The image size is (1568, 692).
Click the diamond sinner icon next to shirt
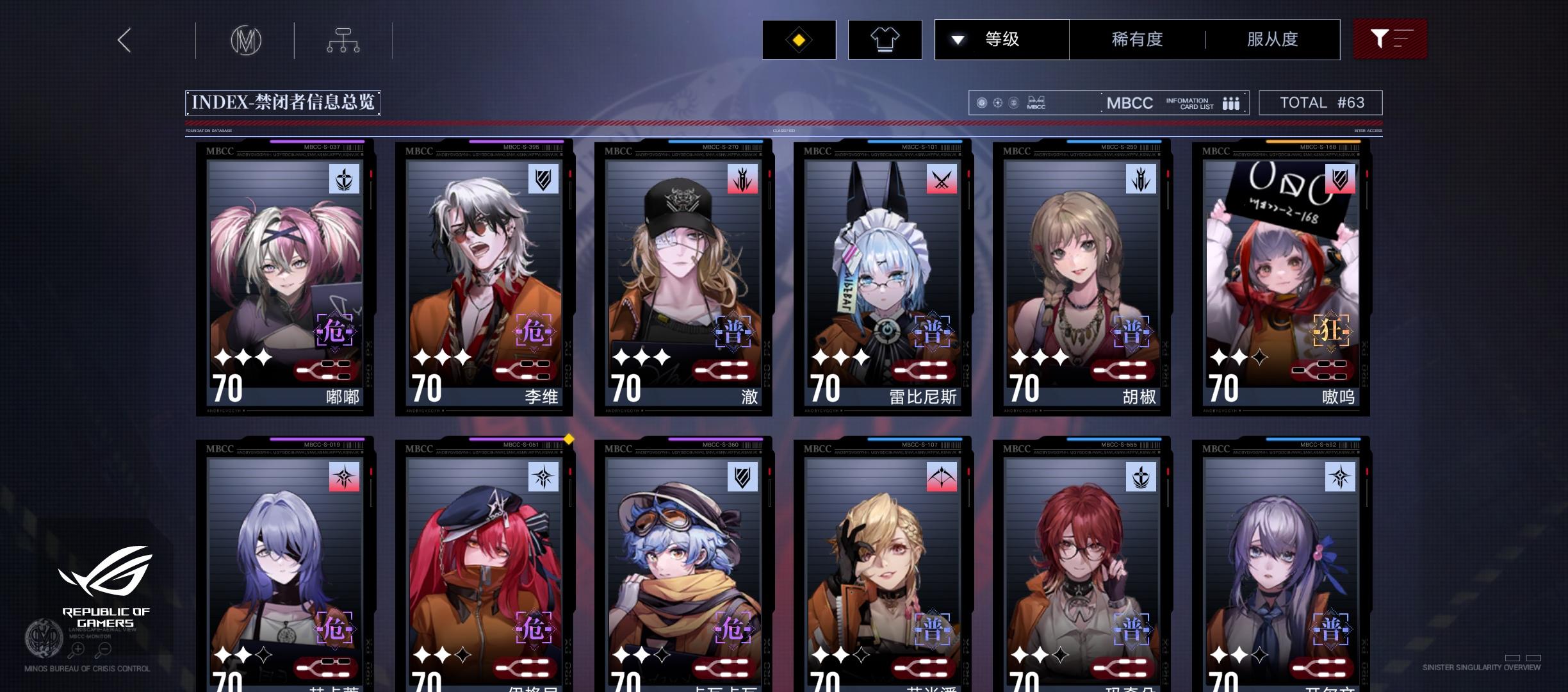(799, 39)
